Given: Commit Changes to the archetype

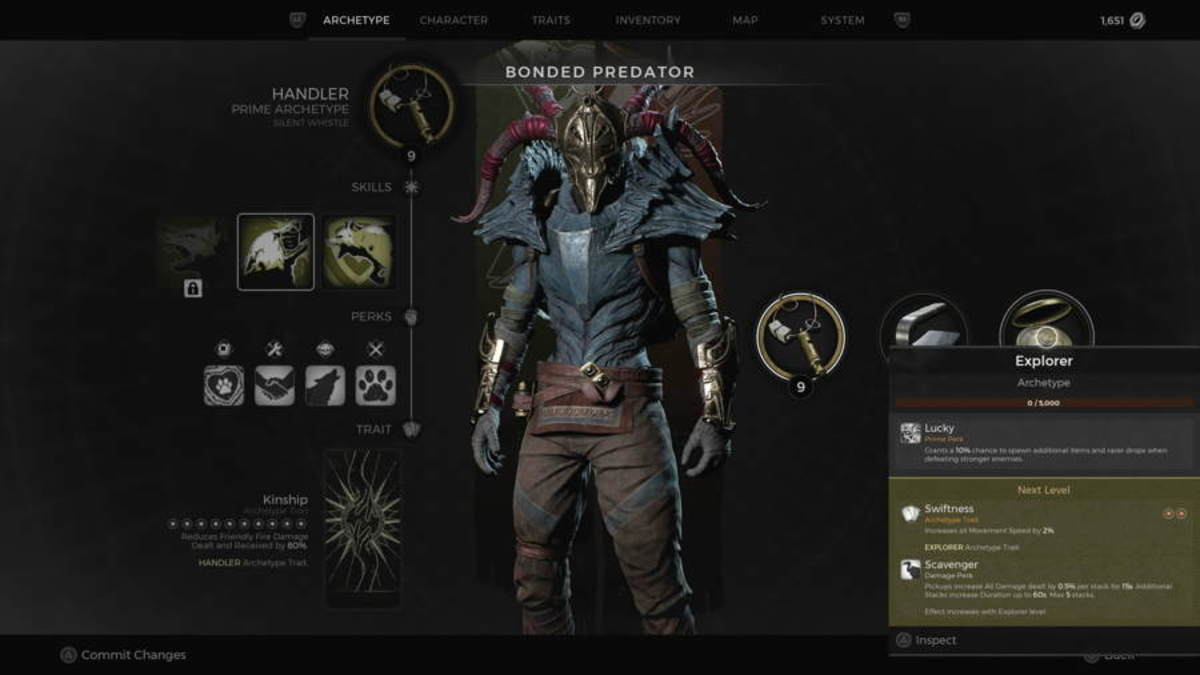Looking at the screenshot, I should 123,655.
